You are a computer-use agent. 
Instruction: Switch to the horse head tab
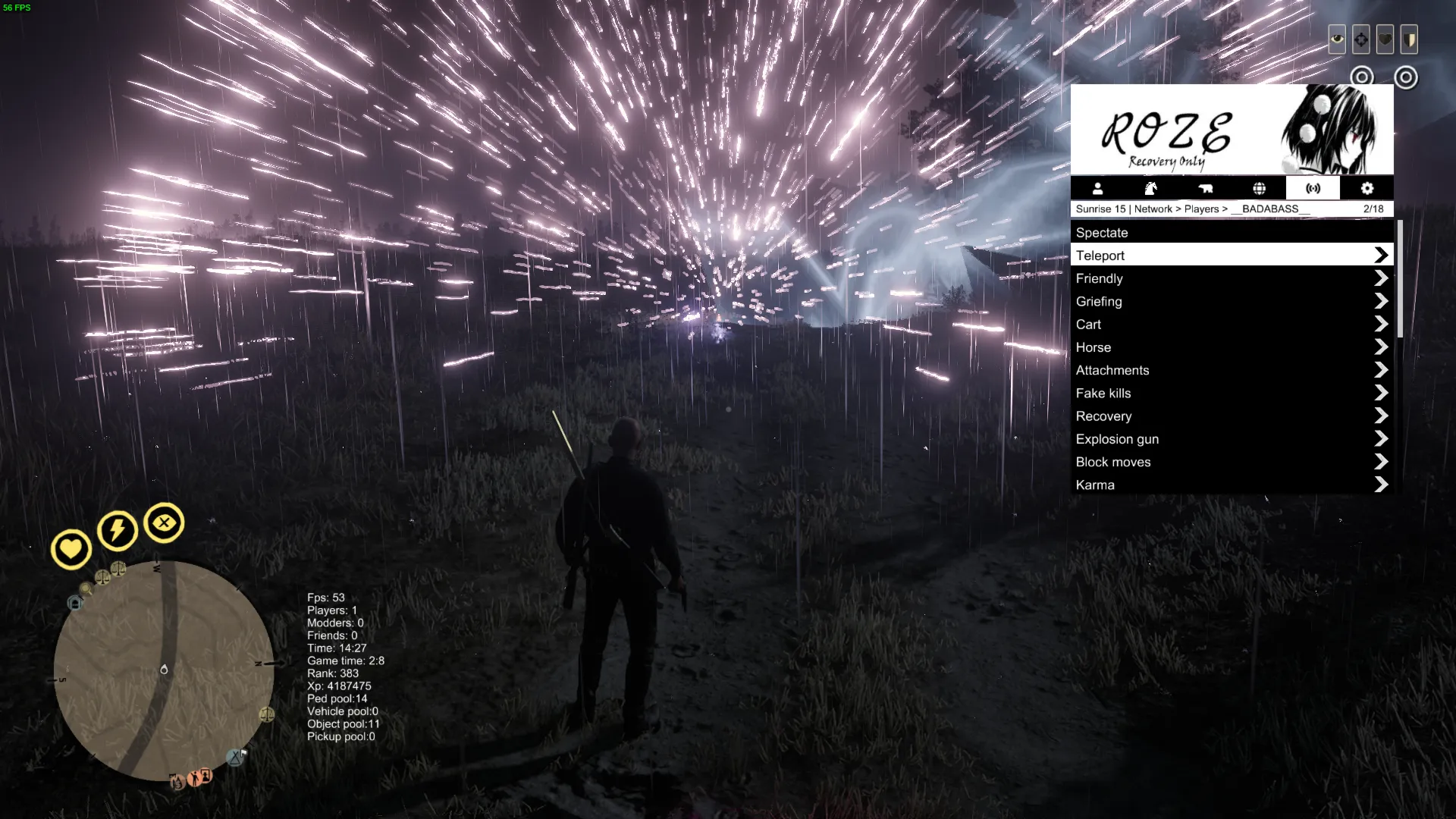[1151, 188]
